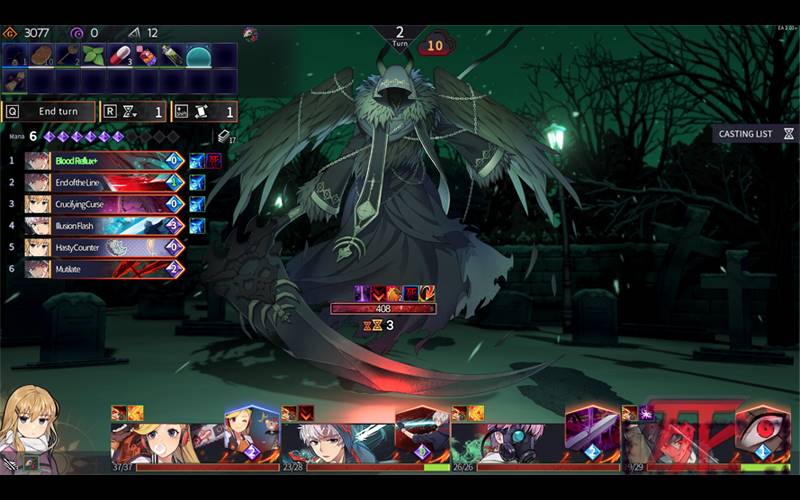The width and height of the screenshot is (800, 500).
Task: Play the Blood Reflux+ skill card
Action: click(x=105, y=160)
